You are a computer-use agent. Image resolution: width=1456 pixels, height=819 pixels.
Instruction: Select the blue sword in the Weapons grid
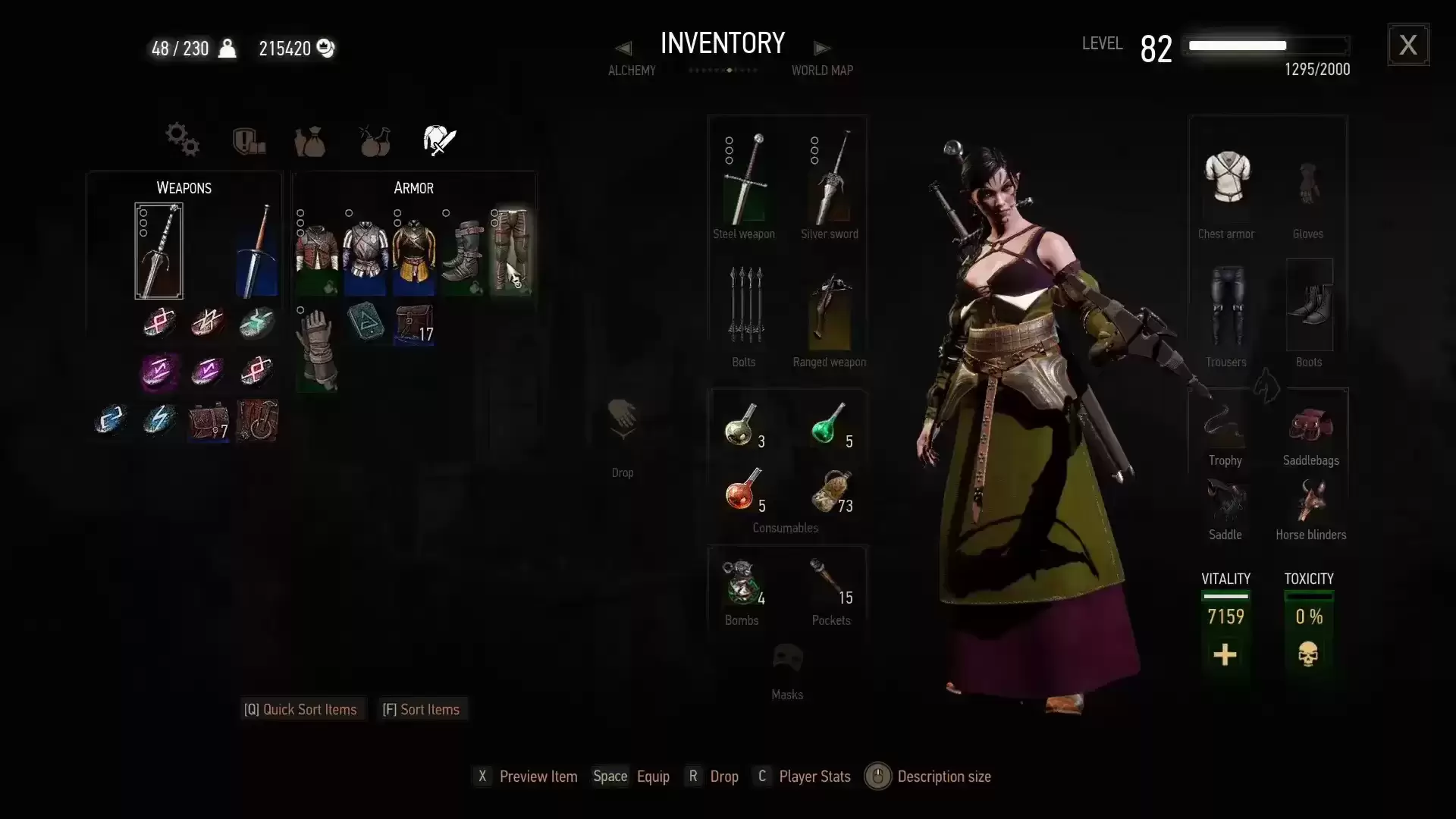click(x=257, y=250)
